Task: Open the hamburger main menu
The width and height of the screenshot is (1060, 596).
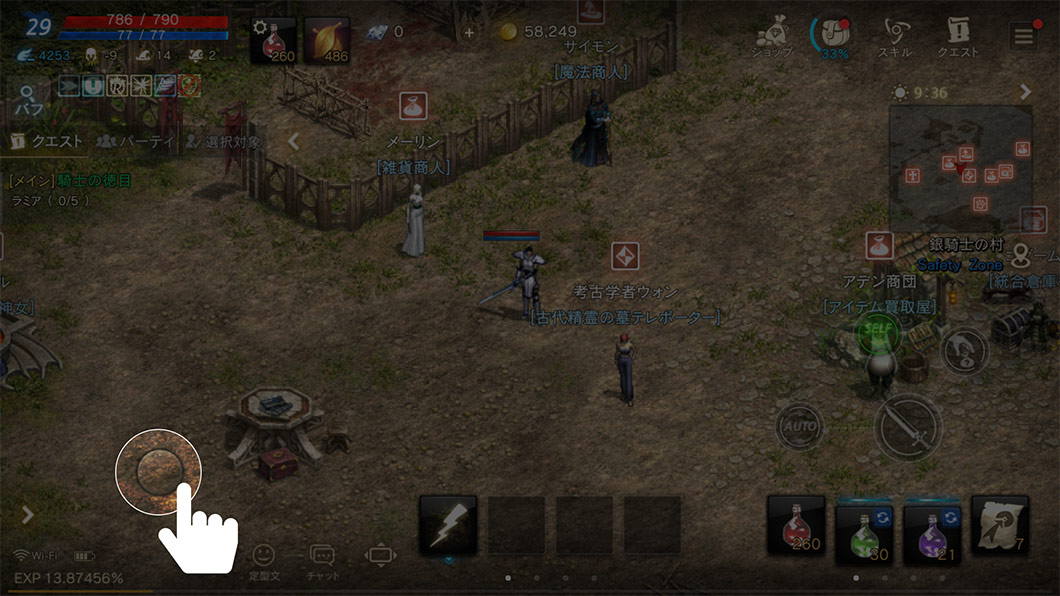Action: [1023, 37]
